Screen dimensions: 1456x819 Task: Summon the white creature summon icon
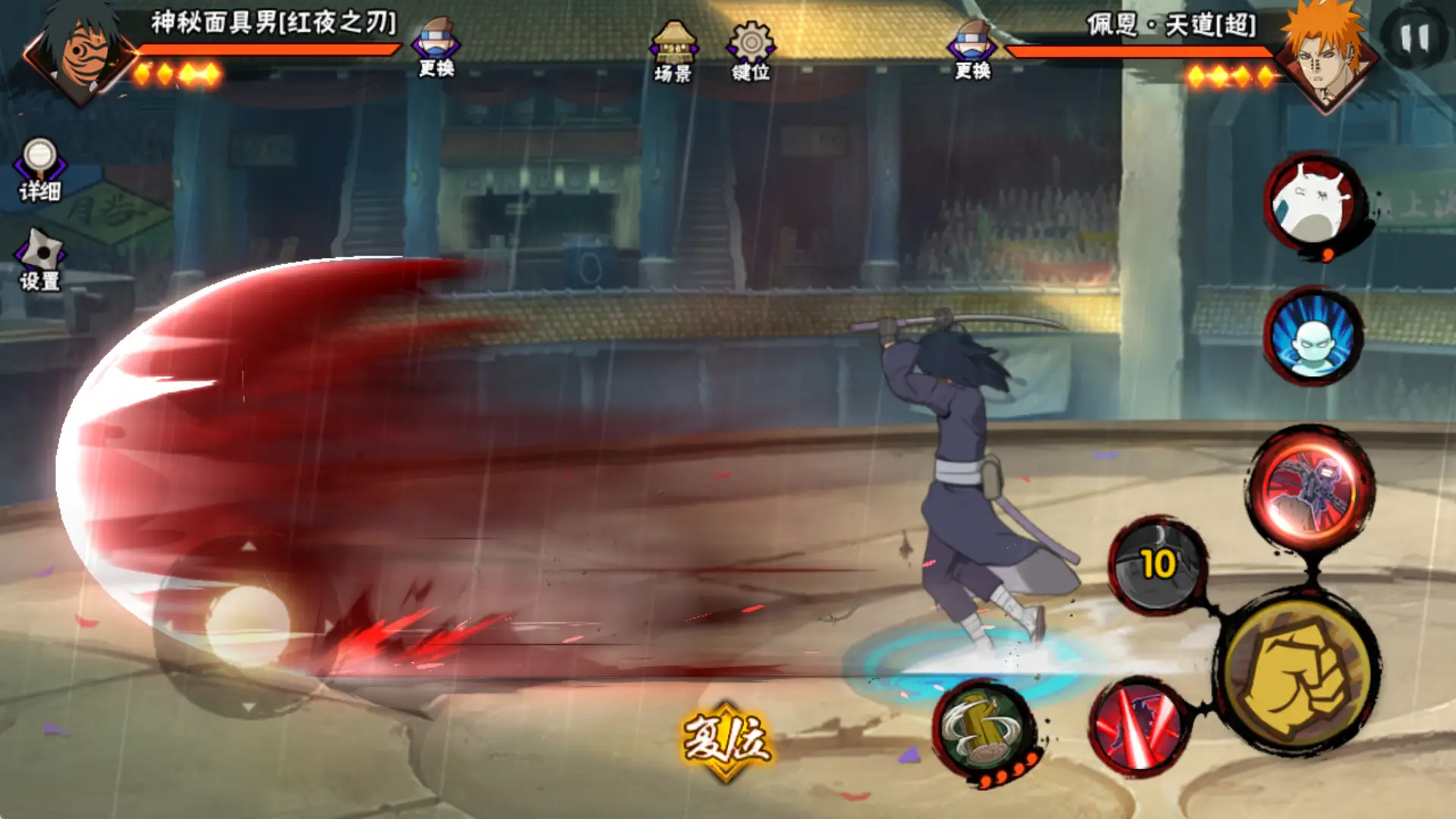coord(1313,202)
